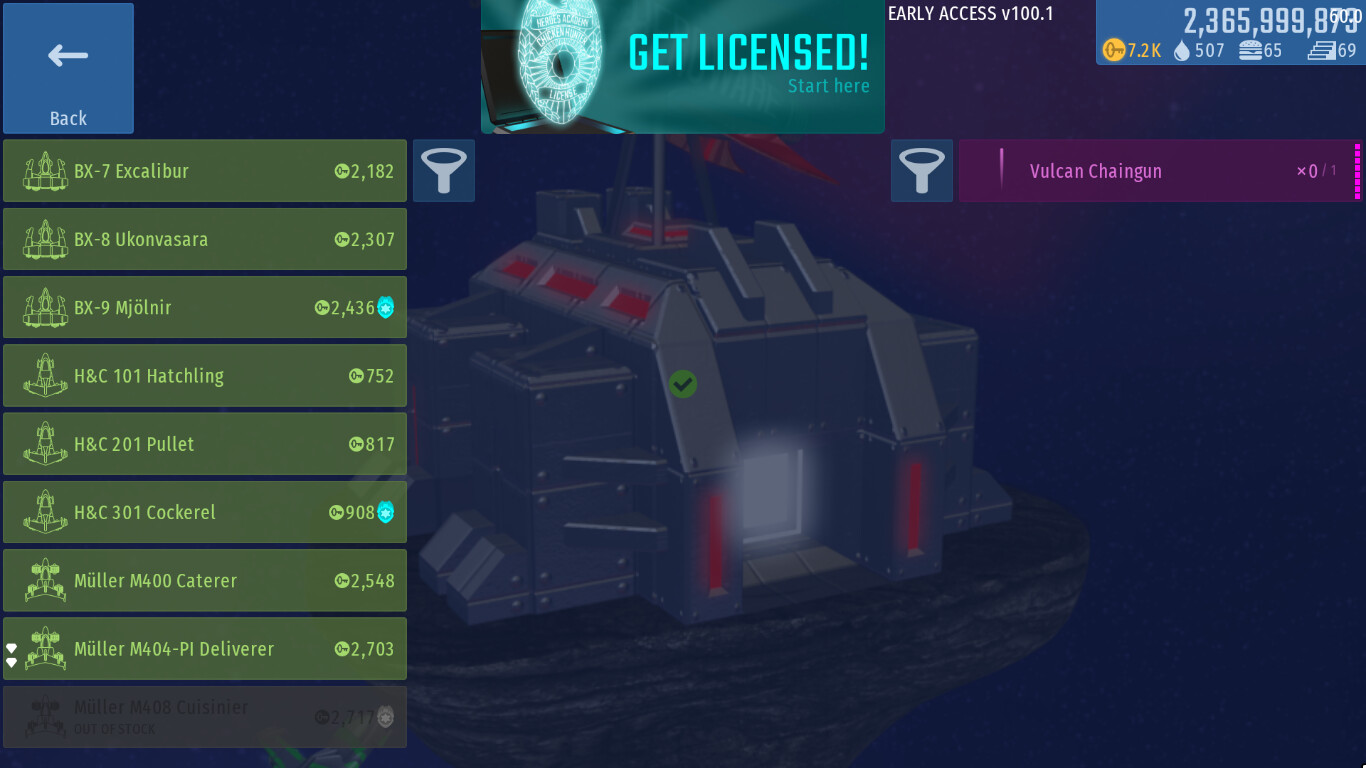Open the Get Licensed banner
Image resolution: width=1366 pixels, height=768 pixels.
click(683, 67)
